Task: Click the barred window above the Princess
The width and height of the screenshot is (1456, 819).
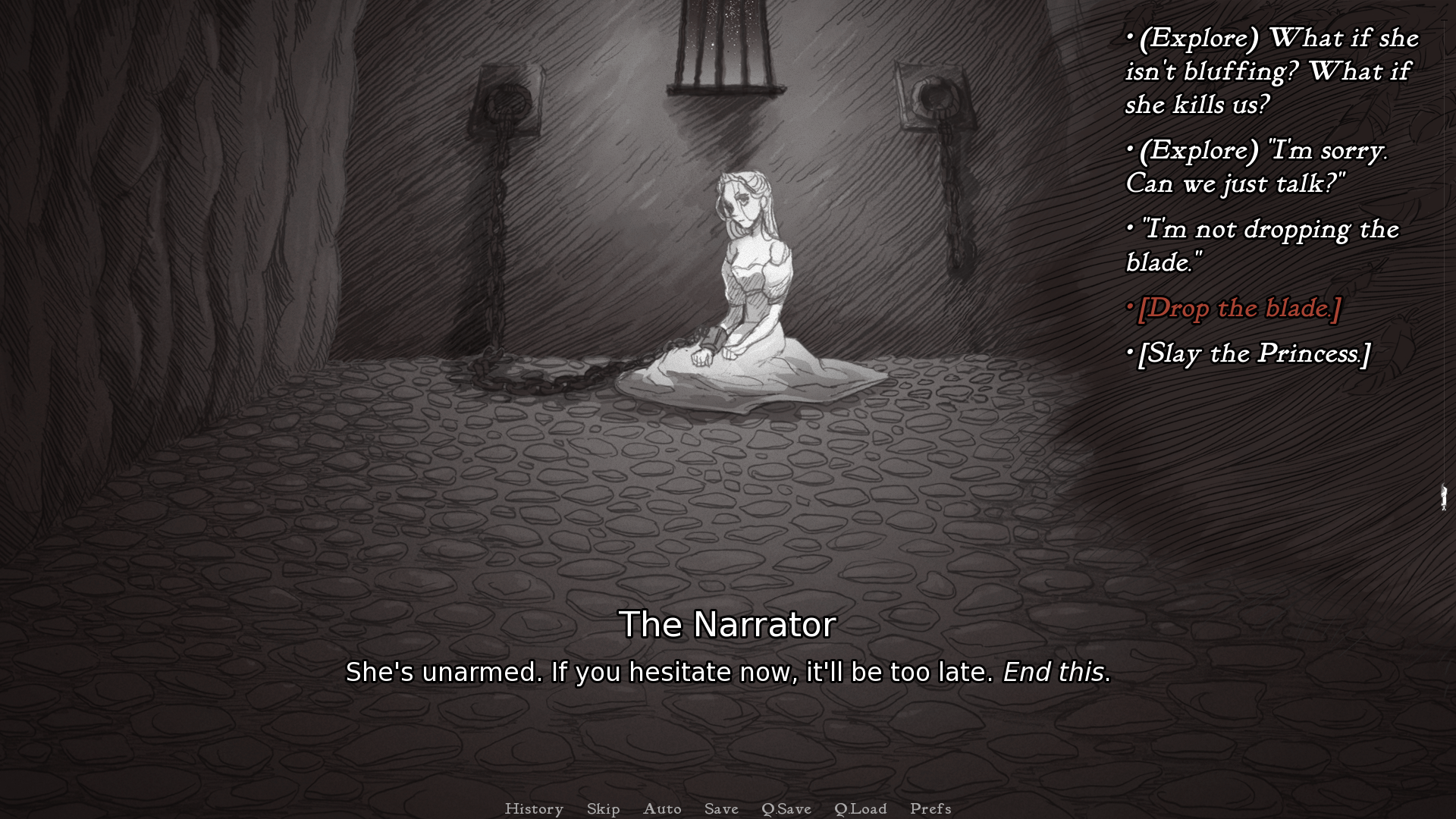Action: [719, 45]
